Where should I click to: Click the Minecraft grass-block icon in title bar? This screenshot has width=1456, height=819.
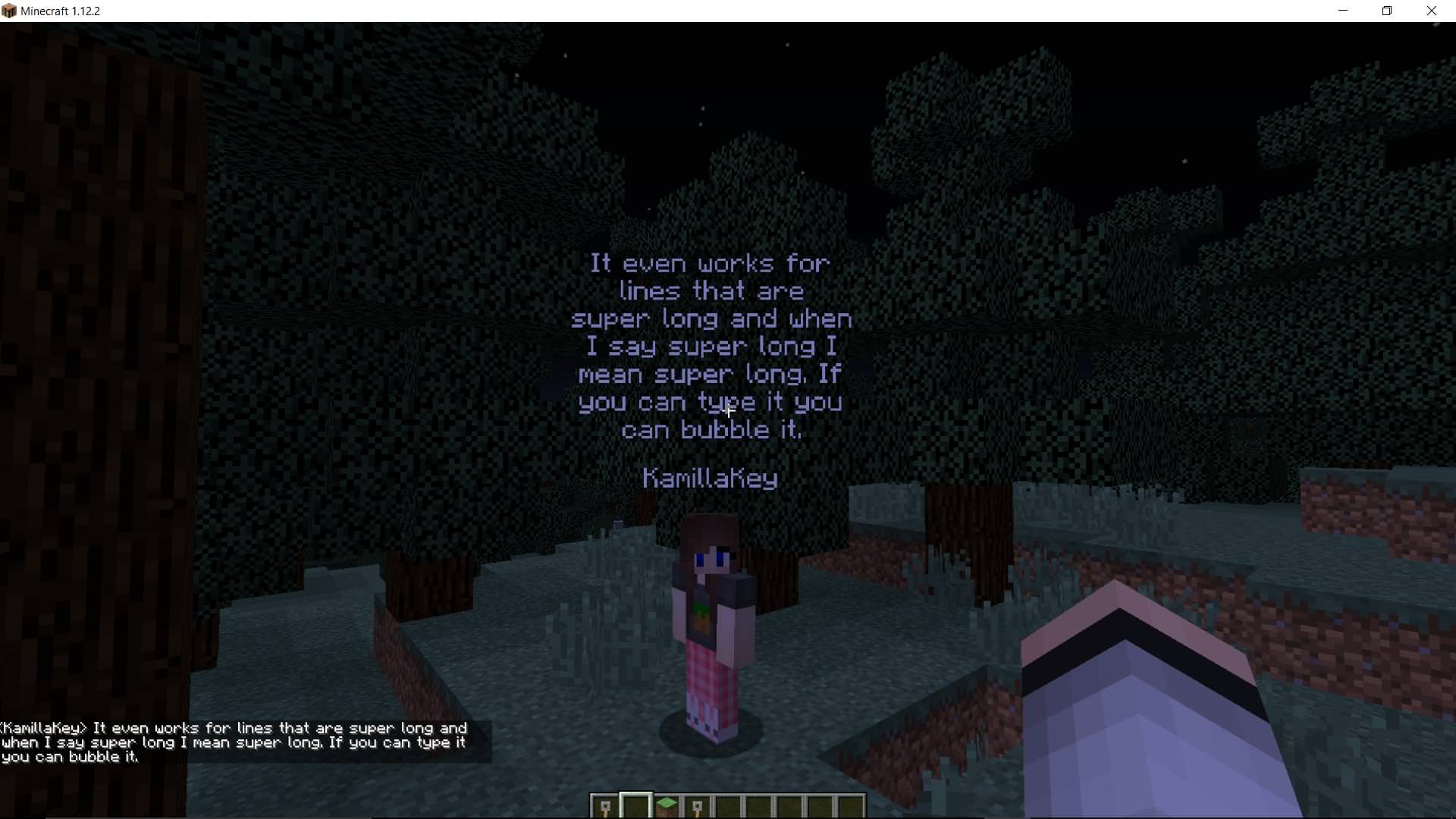(x=8, y=11)
